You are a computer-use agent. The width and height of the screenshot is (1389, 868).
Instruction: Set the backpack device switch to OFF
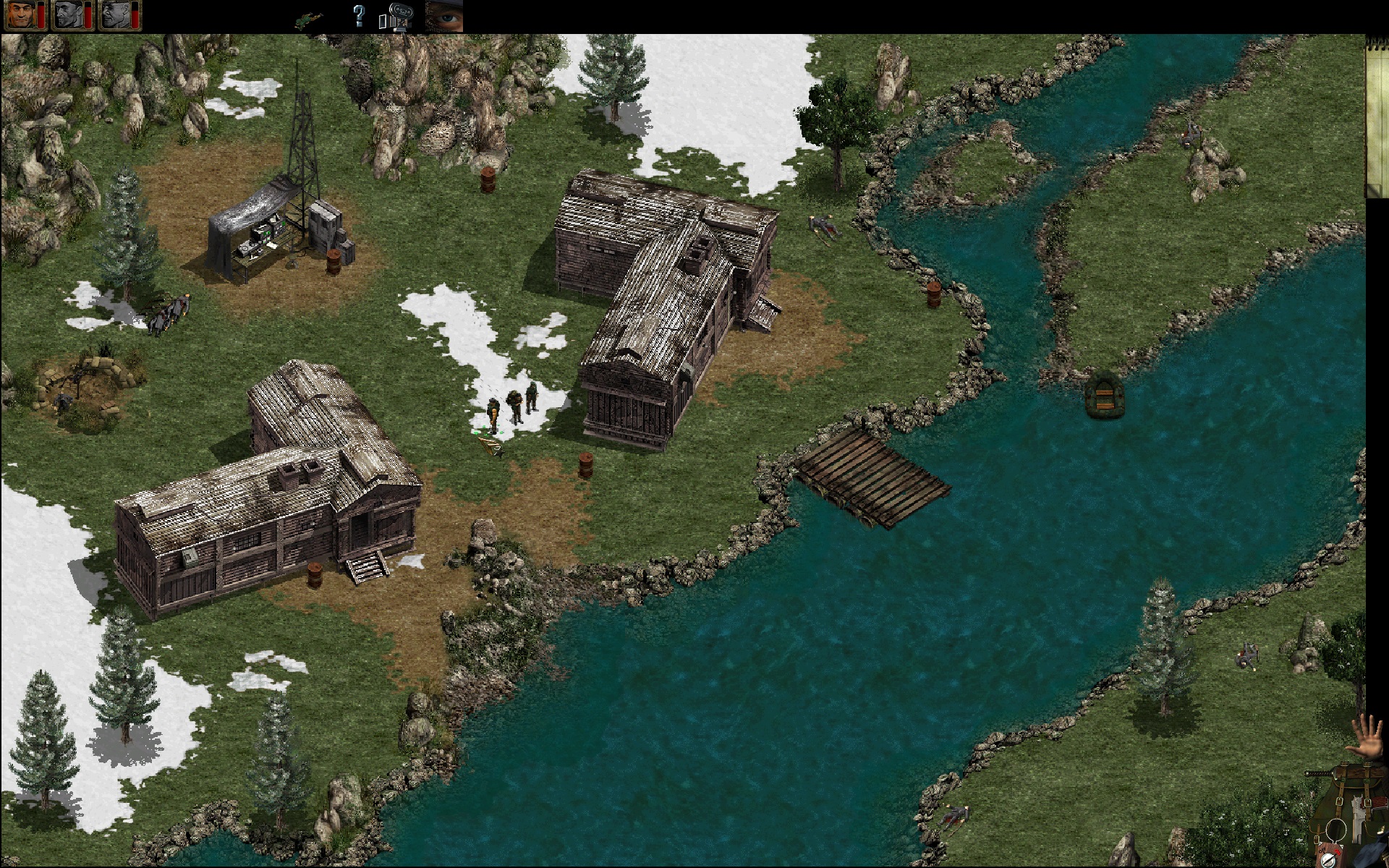[x=1322, y=850]
